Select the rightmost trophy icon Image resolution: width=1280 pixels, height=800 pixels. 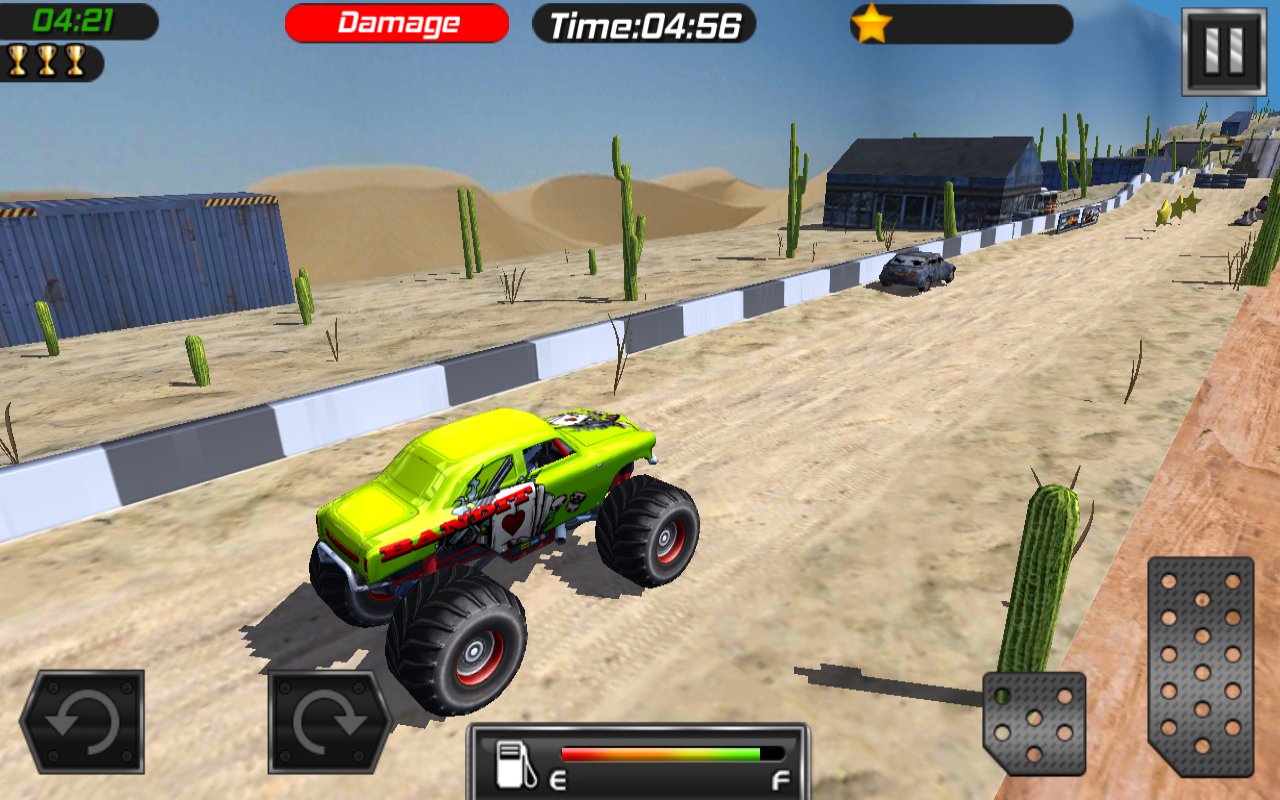pyautogui.click(x=75, y=62)
